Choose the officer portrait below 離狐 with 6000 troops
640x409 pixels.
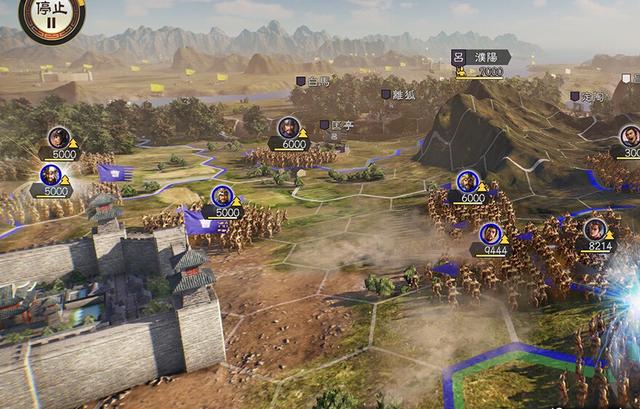click(290, 128)
